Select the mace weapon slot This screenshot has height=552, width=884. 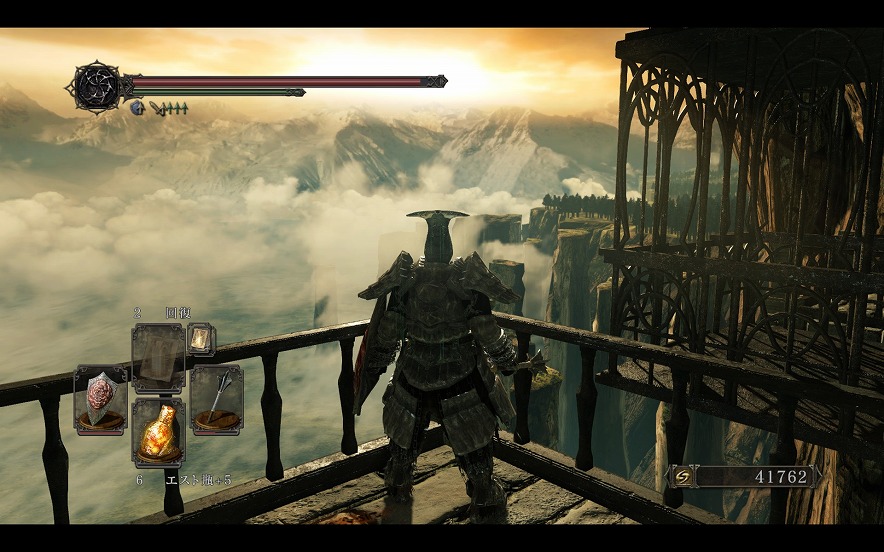pyautogui.click(x=216, y=399)
